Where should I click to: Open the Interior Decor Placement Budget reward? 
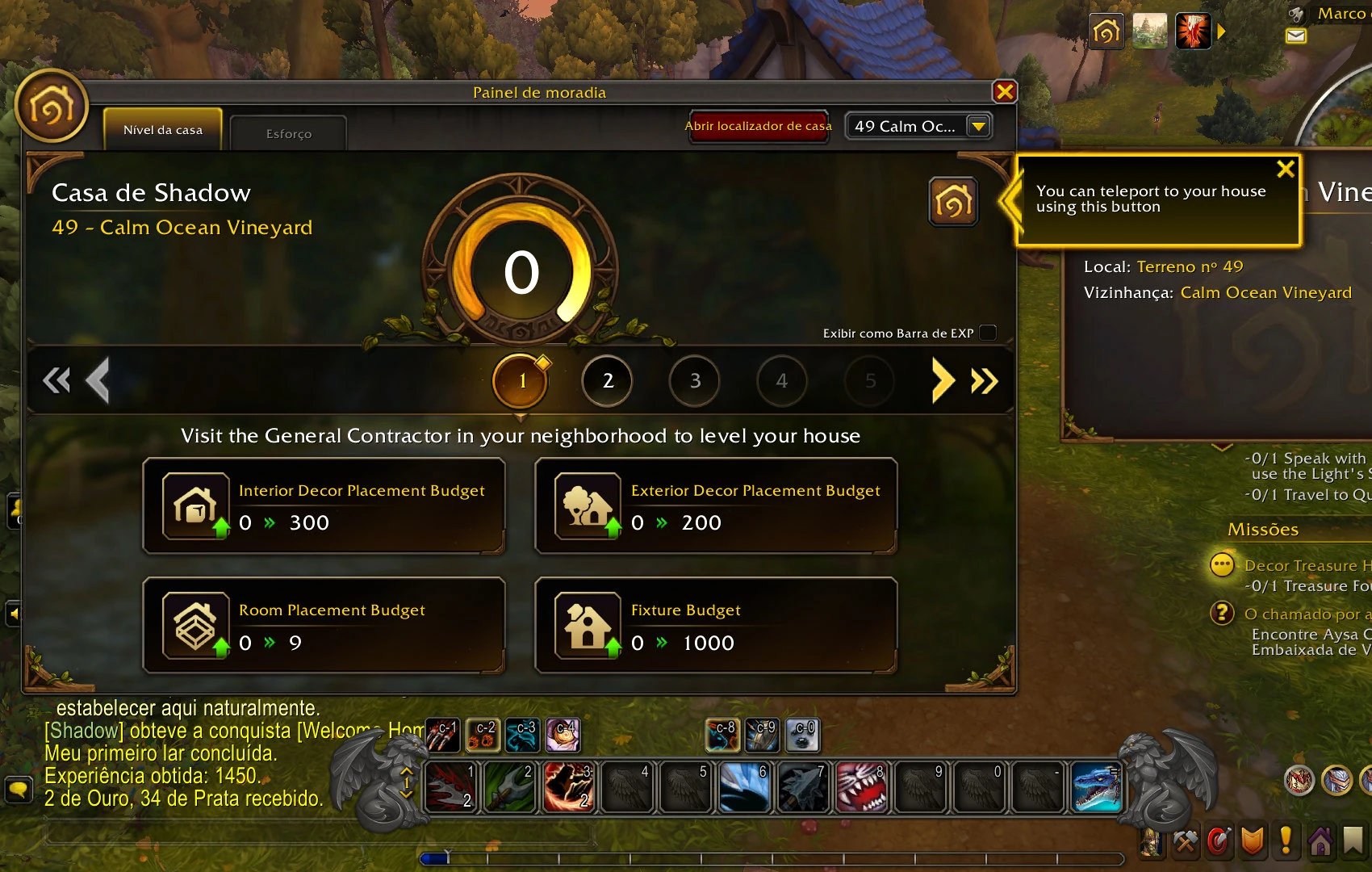click(324, 506)
